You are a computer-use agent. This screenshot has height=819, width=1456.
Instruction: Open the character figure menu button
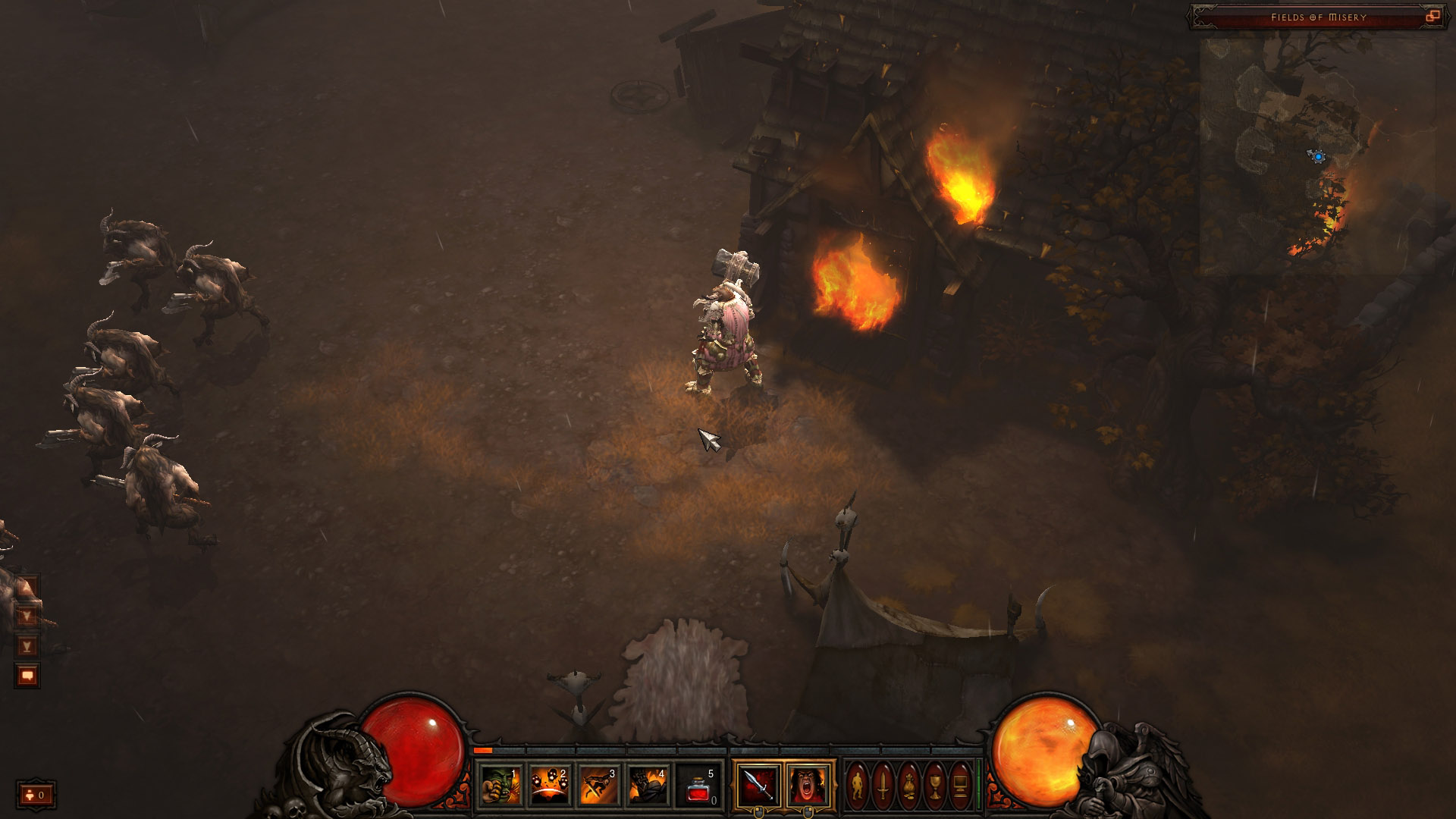tap(858, 784)
